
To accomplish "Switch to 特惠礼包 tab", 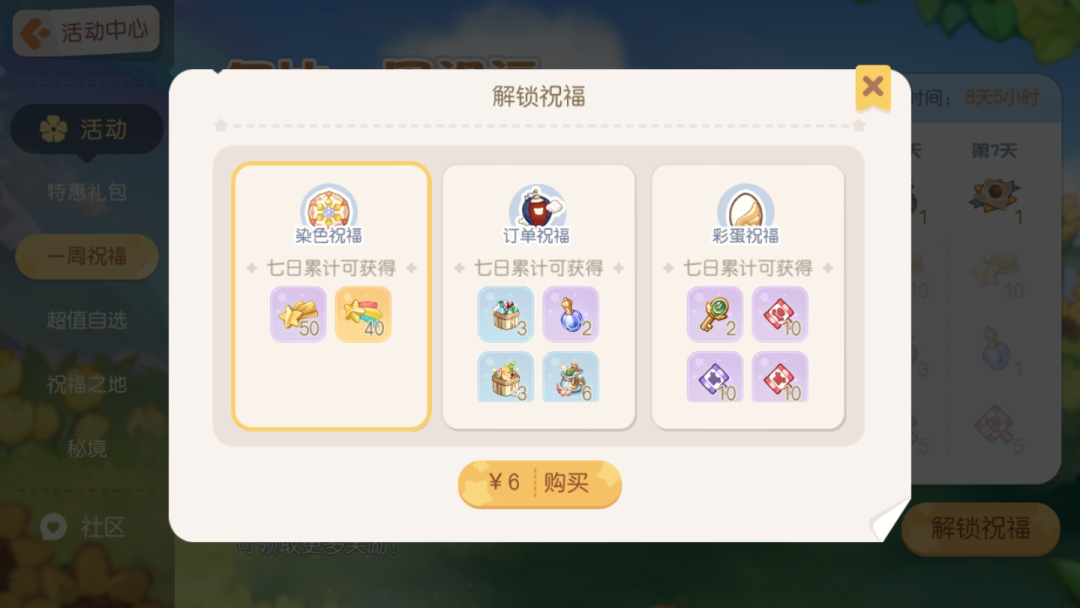I will [x=87, y=192].
